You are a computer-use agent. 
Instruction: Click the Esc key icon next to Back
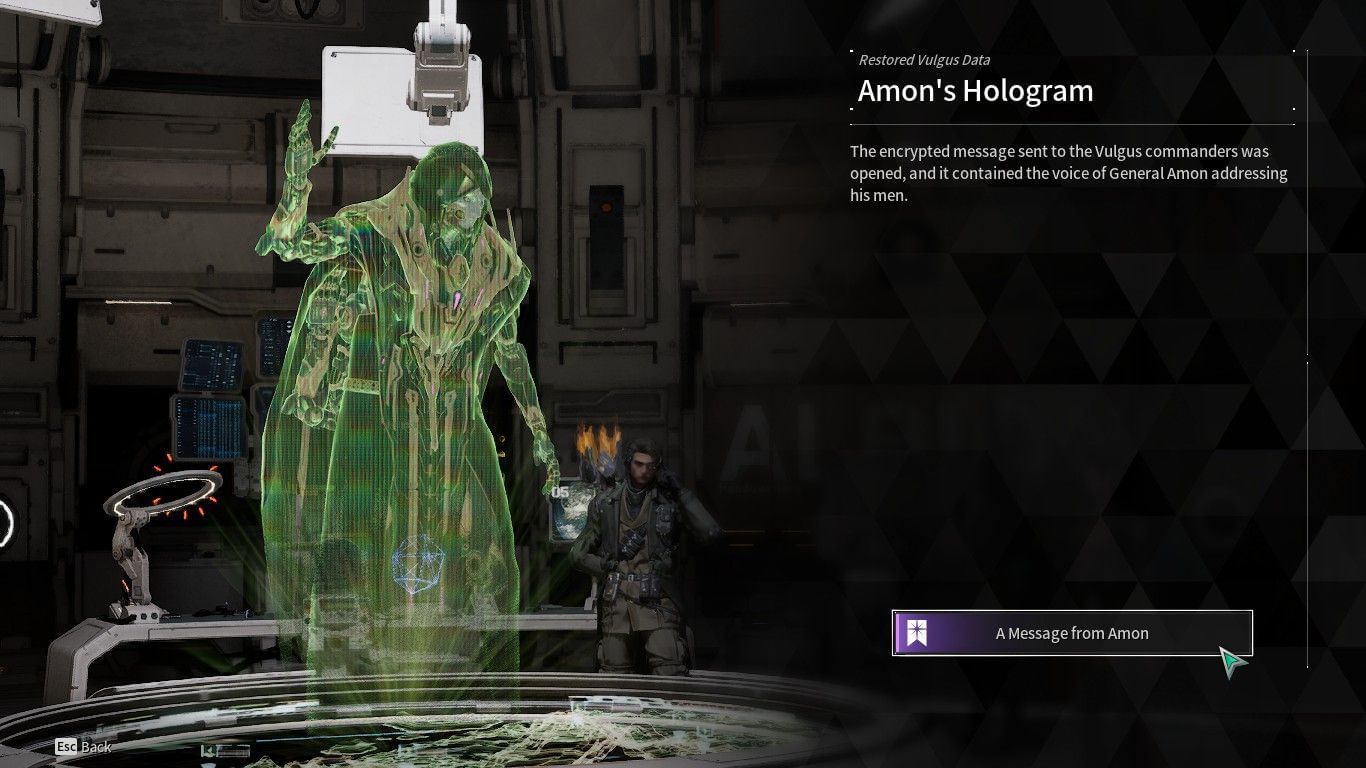click(67, 746)
